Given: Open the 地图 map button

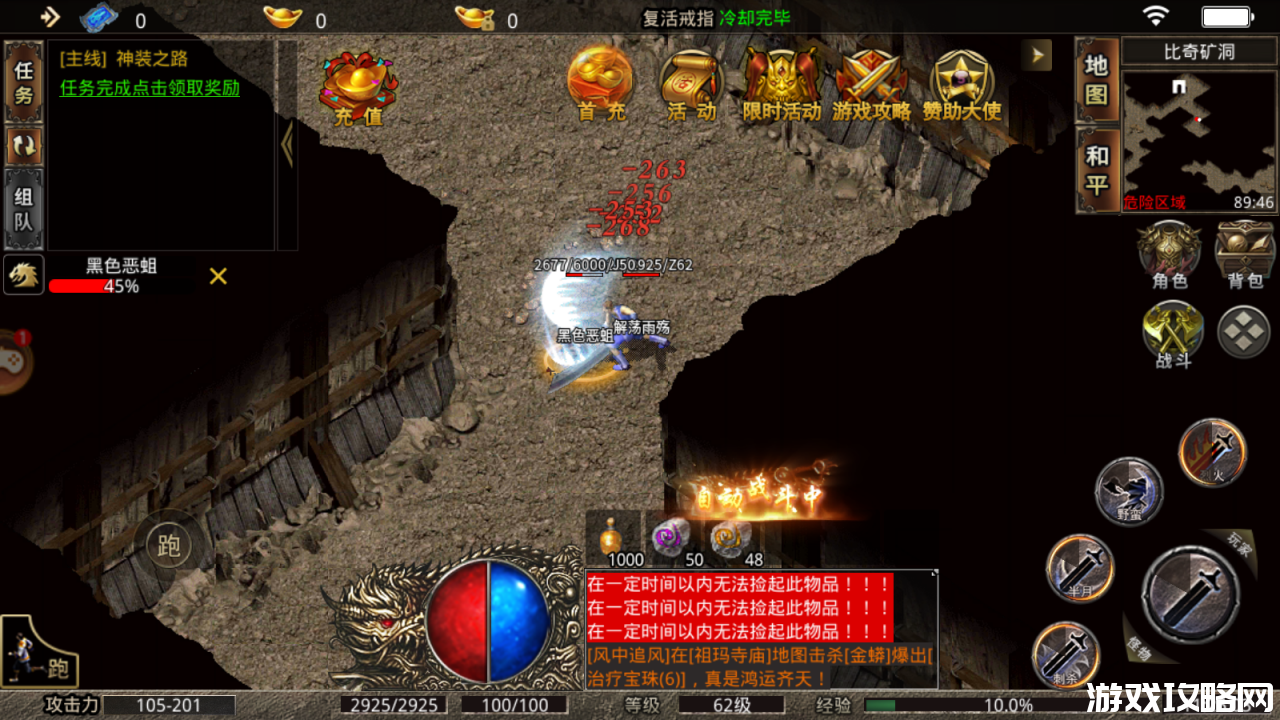Looking at the screenshot, I should click(x=1097, y=80).
